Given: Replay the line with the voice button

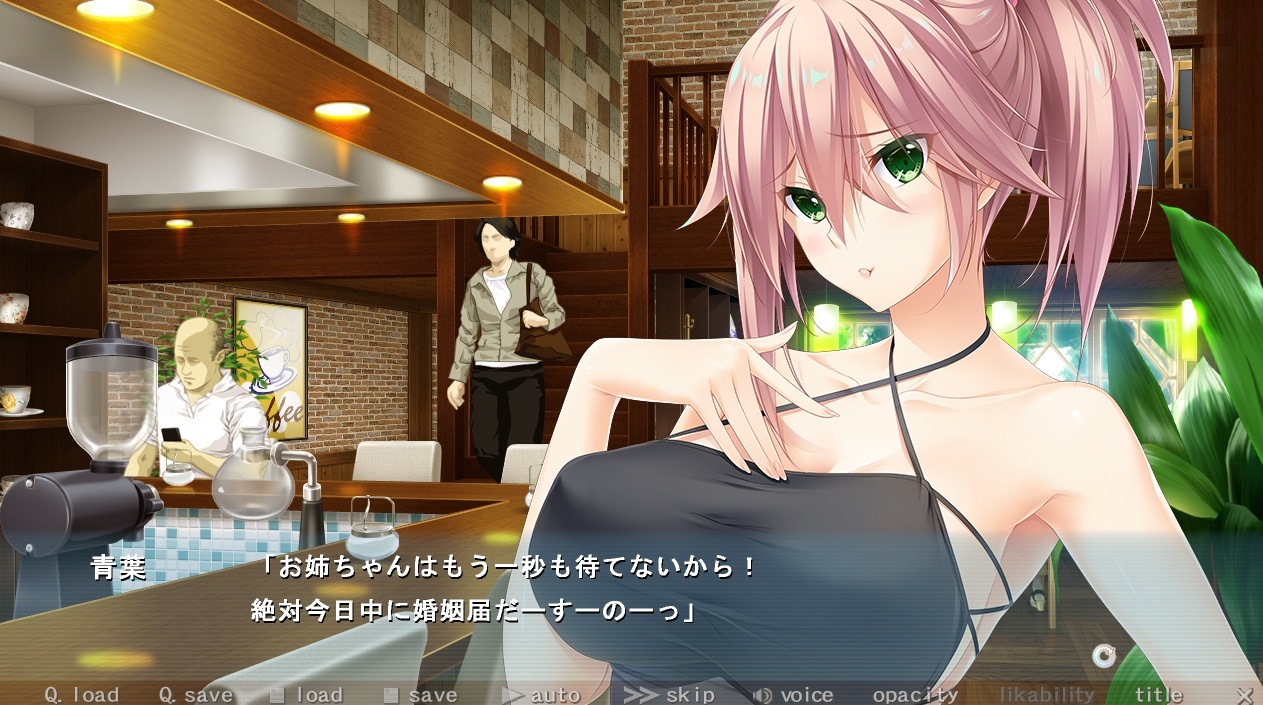Looking at the screenshot, I should click(x=793, y=695).
